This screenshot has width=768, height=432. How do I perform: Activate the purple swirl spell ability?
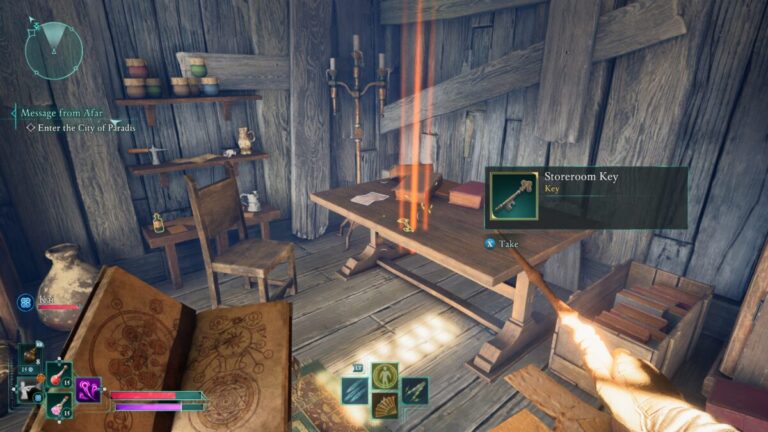point(89,389)
